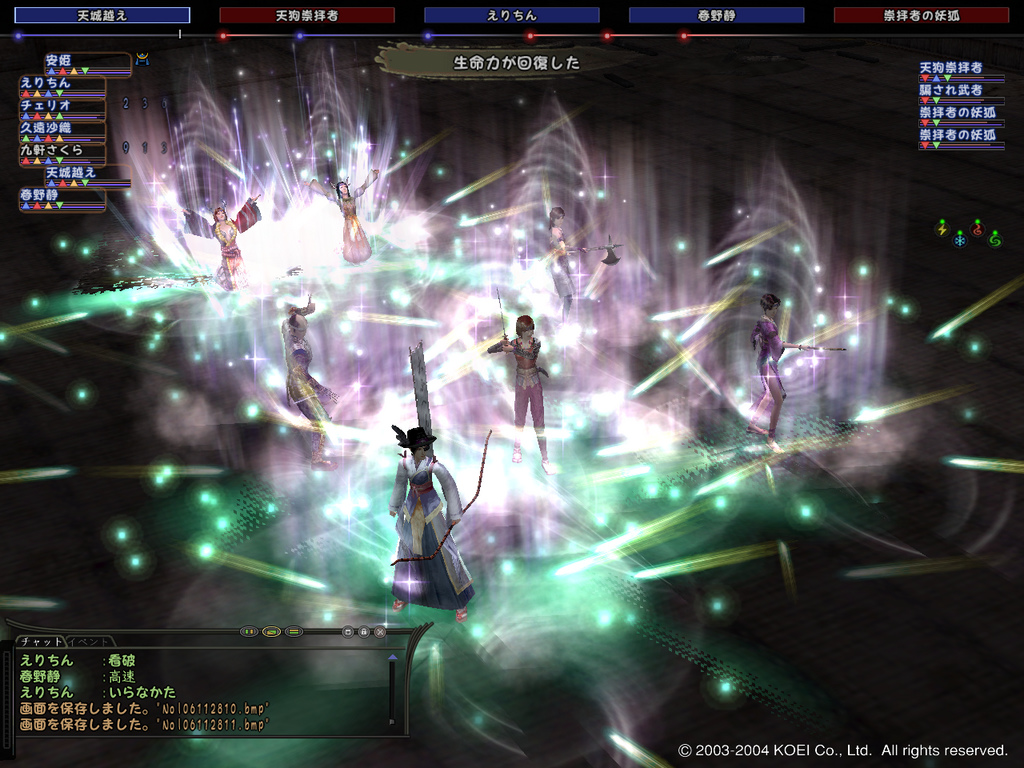
Task: Click the 春野静 turn-order bar at the top
Action: point(716,16)
